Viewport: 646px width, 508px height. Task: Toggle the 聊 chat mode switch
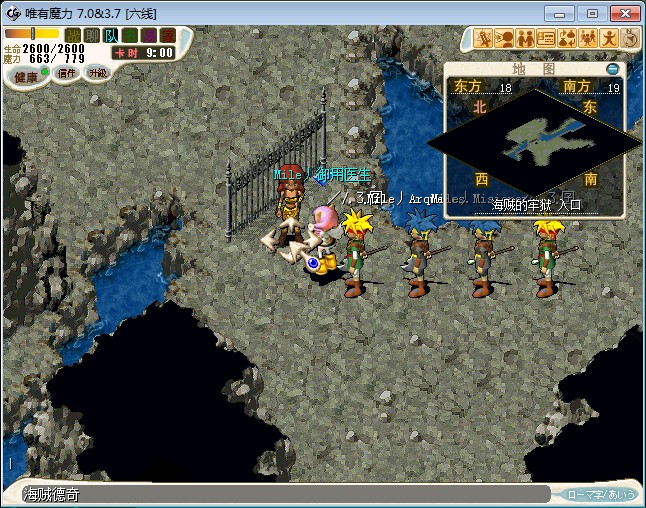point(92,36)
